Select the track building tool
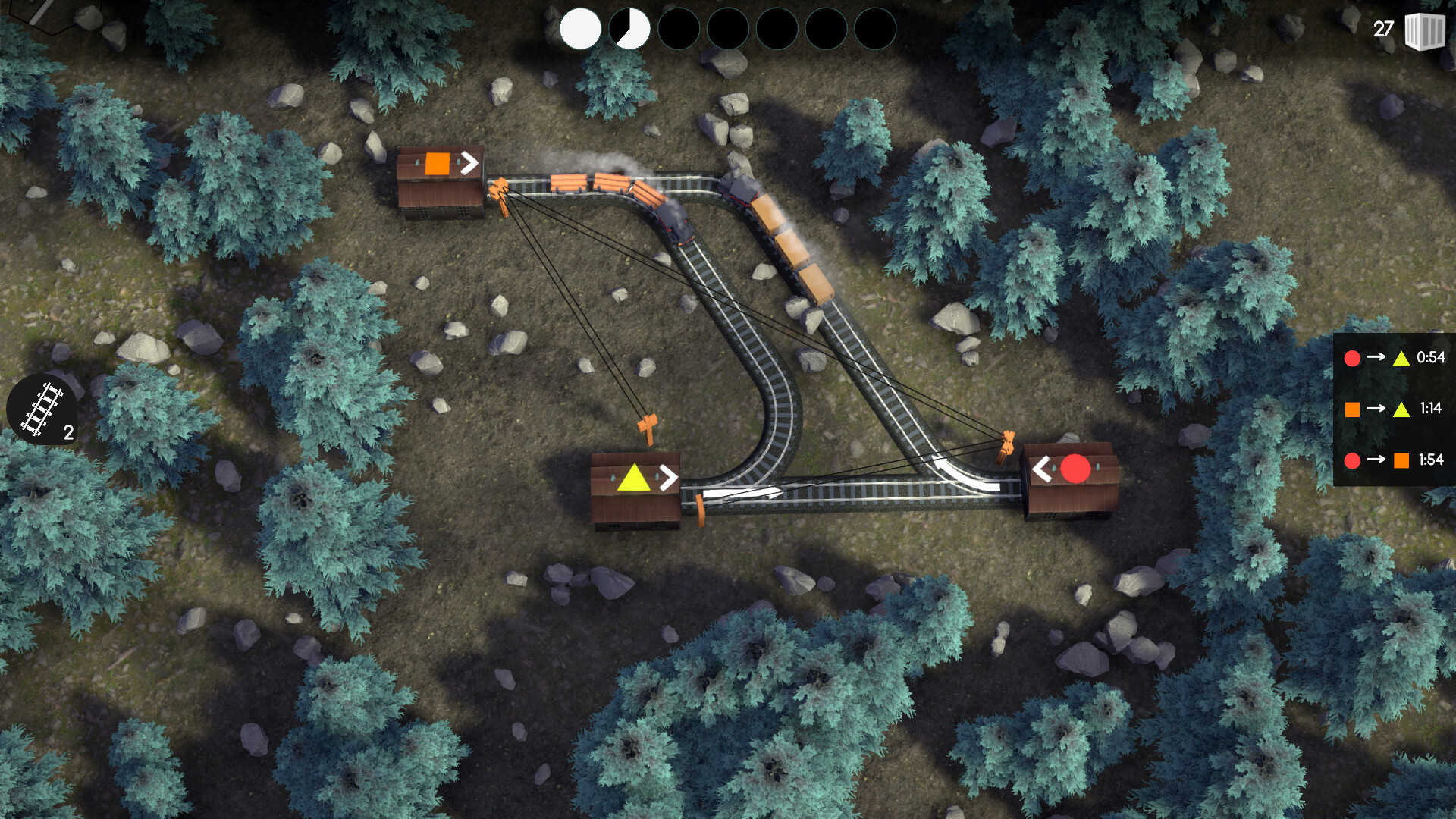The height and width of the screenshot is (819, 1456). point(42,409)
